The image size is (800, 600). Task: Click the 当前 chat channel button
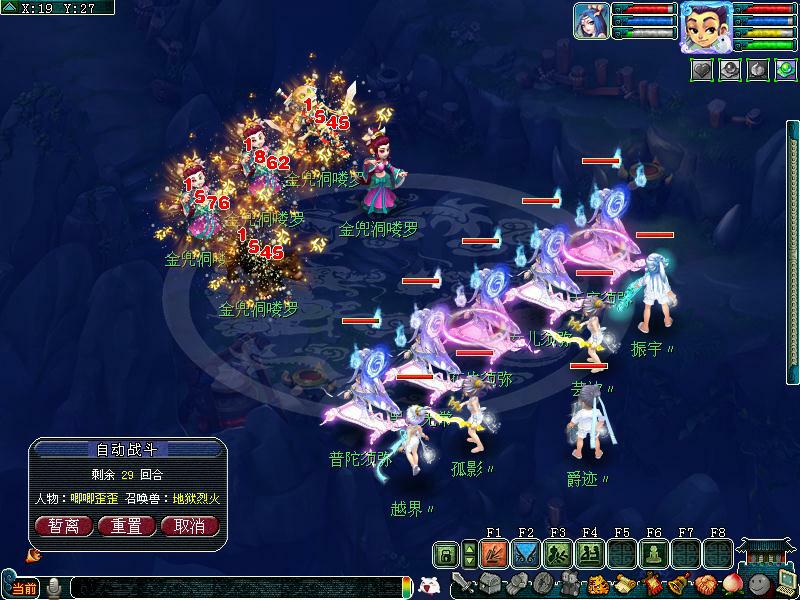(23, 588)
